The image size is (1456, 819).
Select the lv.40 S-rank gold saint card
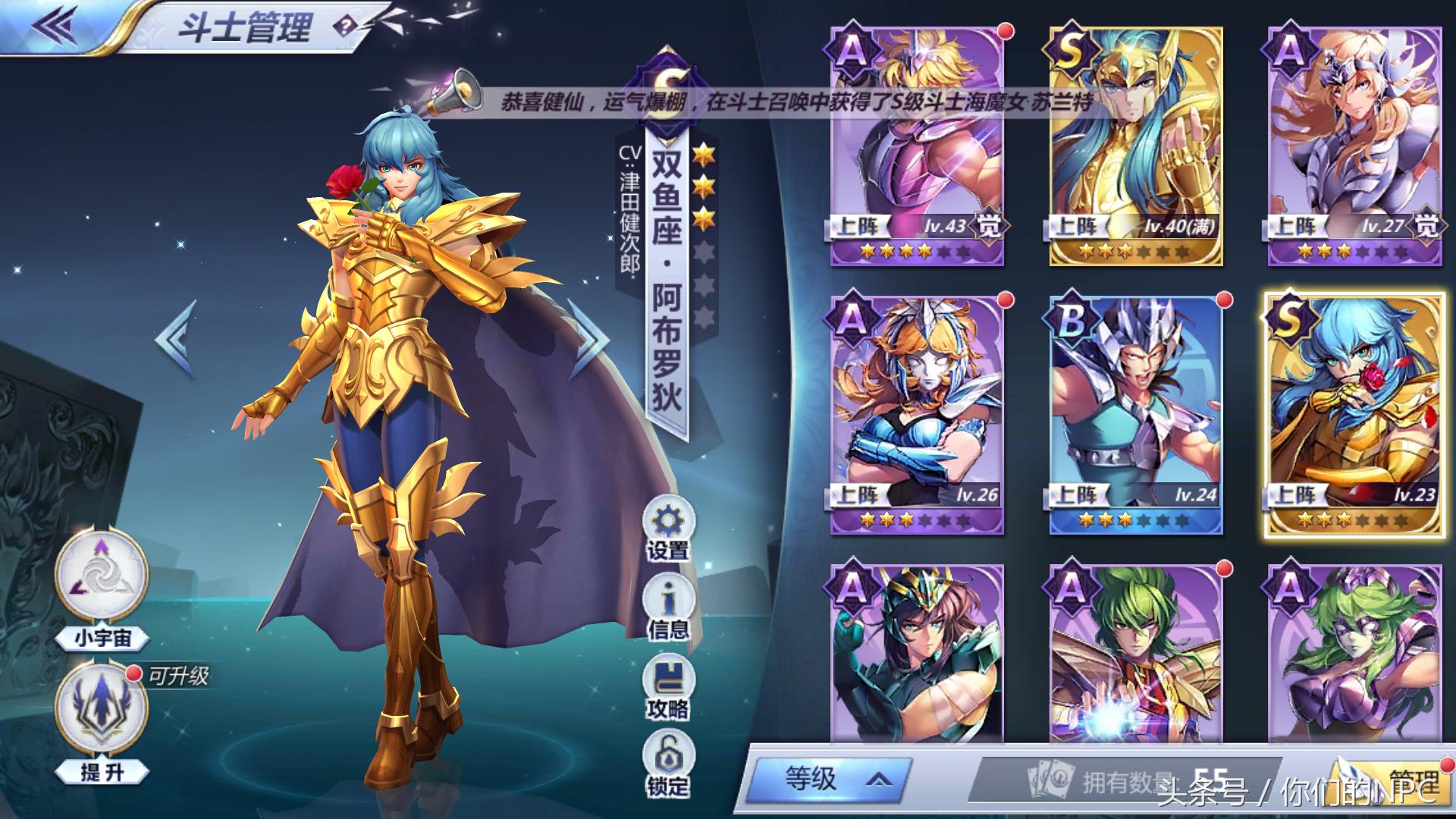point(1136,146)
